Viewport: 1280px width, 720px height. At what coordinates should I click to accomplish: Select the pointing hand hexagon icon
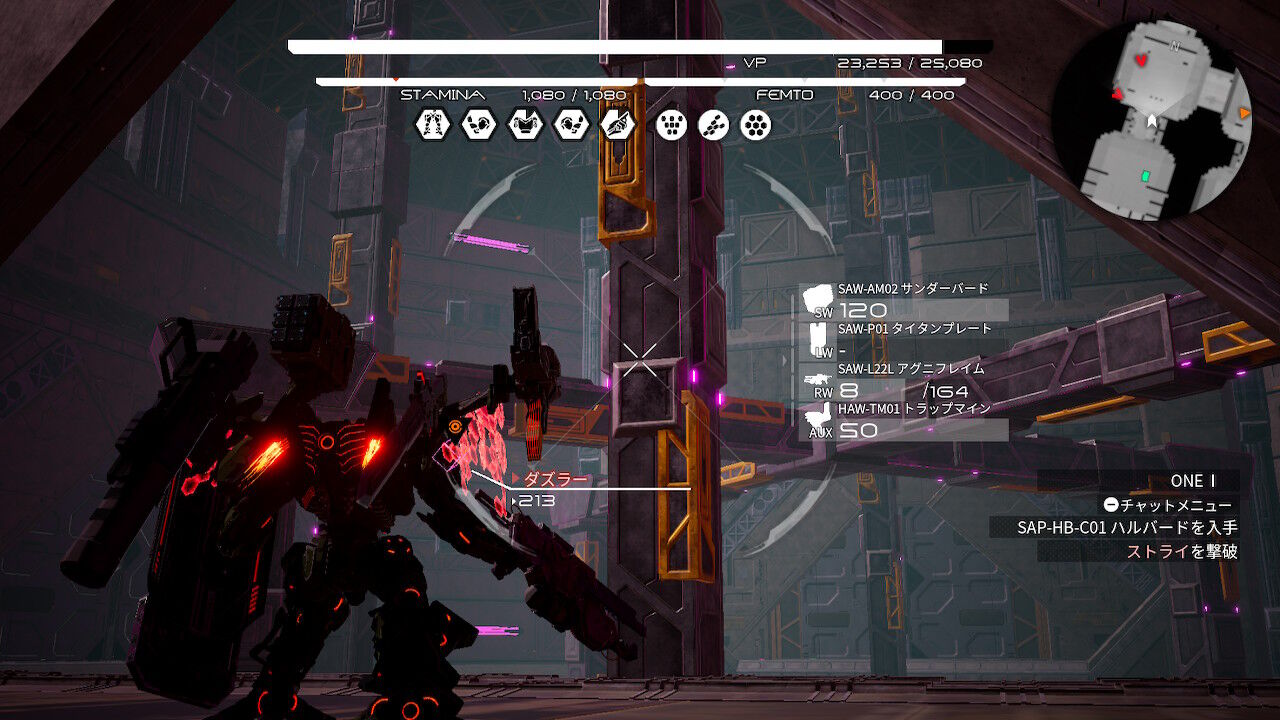click(618, 125)
